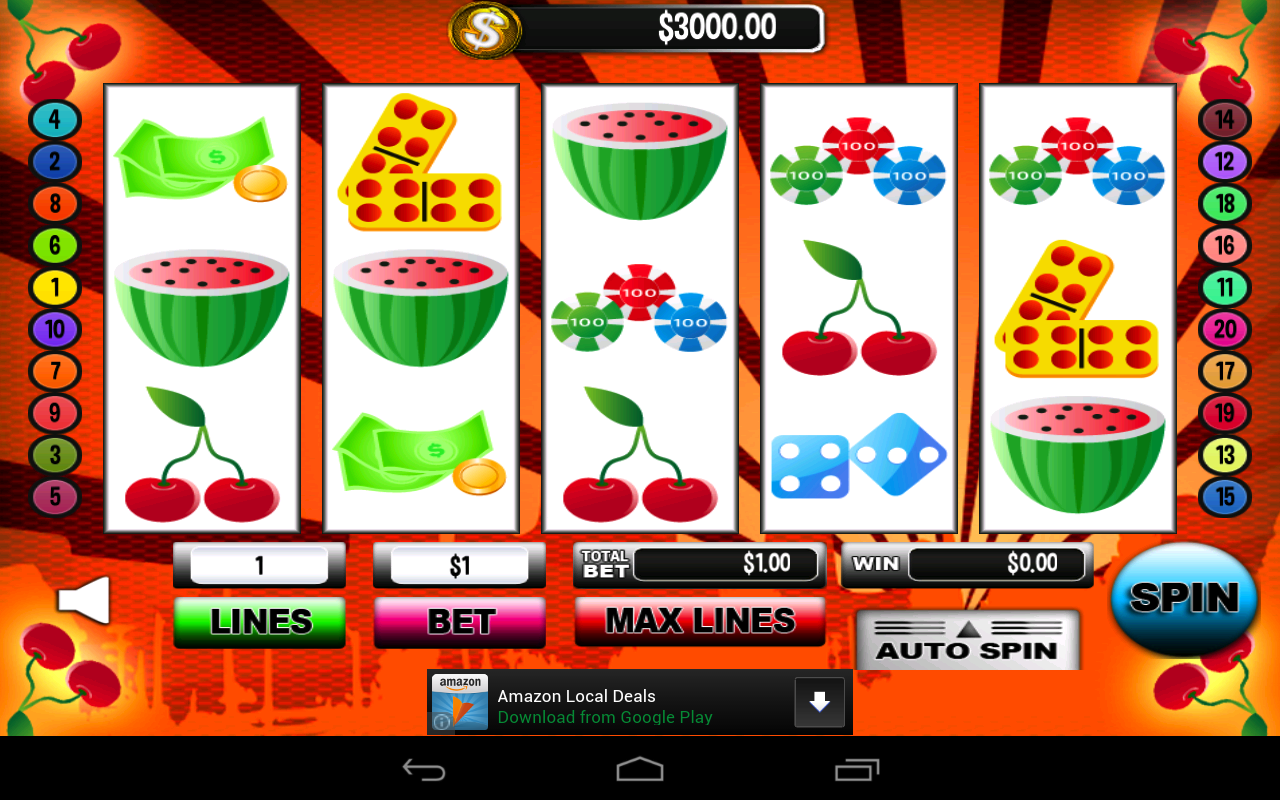Toggle sound with the white speaker icon
The width and height of the screenshot is (1280, 800).
pos(84,600)
